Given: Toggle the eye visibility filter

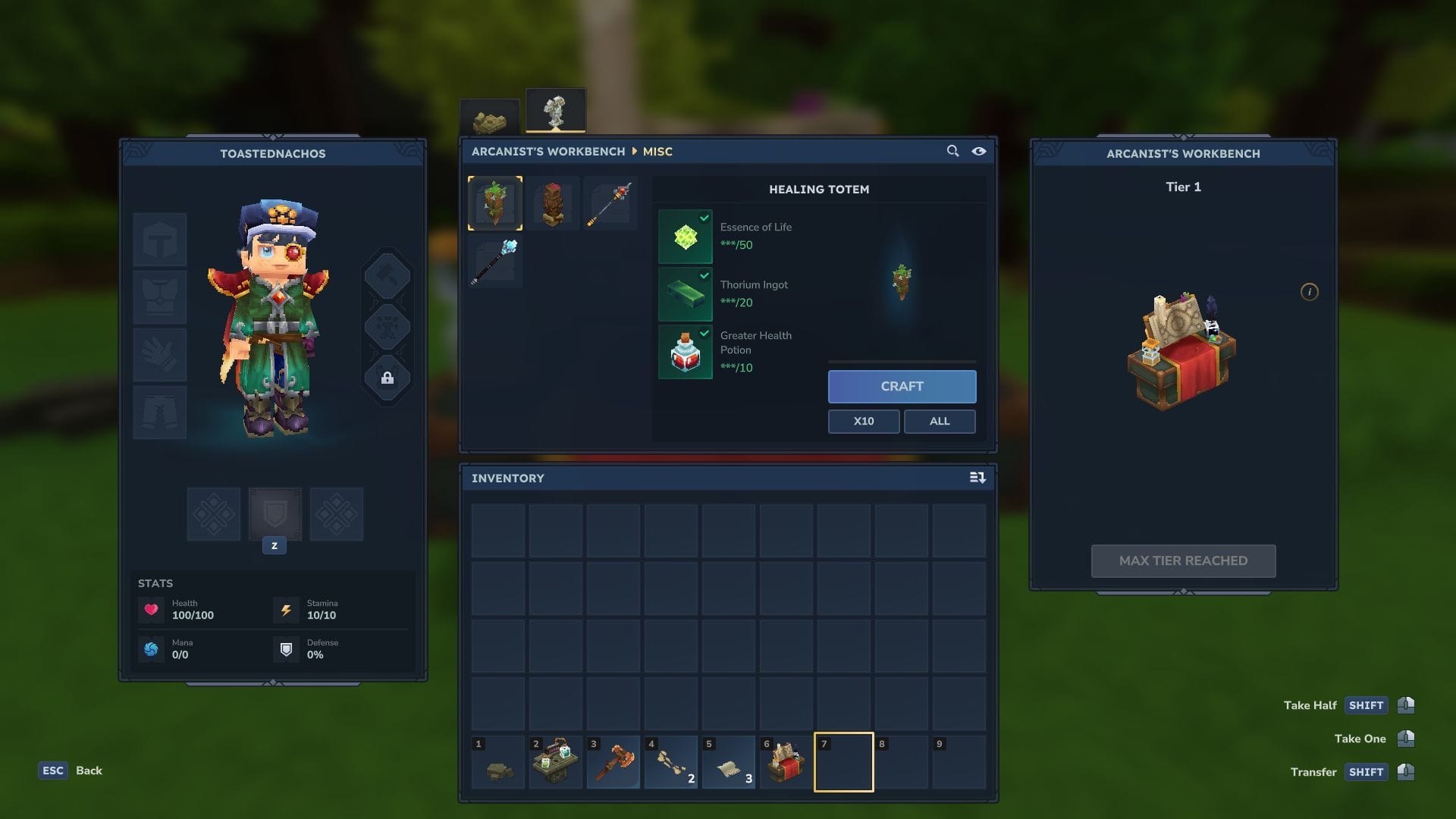Looking at the screenshot, I should tap(979, 151).
